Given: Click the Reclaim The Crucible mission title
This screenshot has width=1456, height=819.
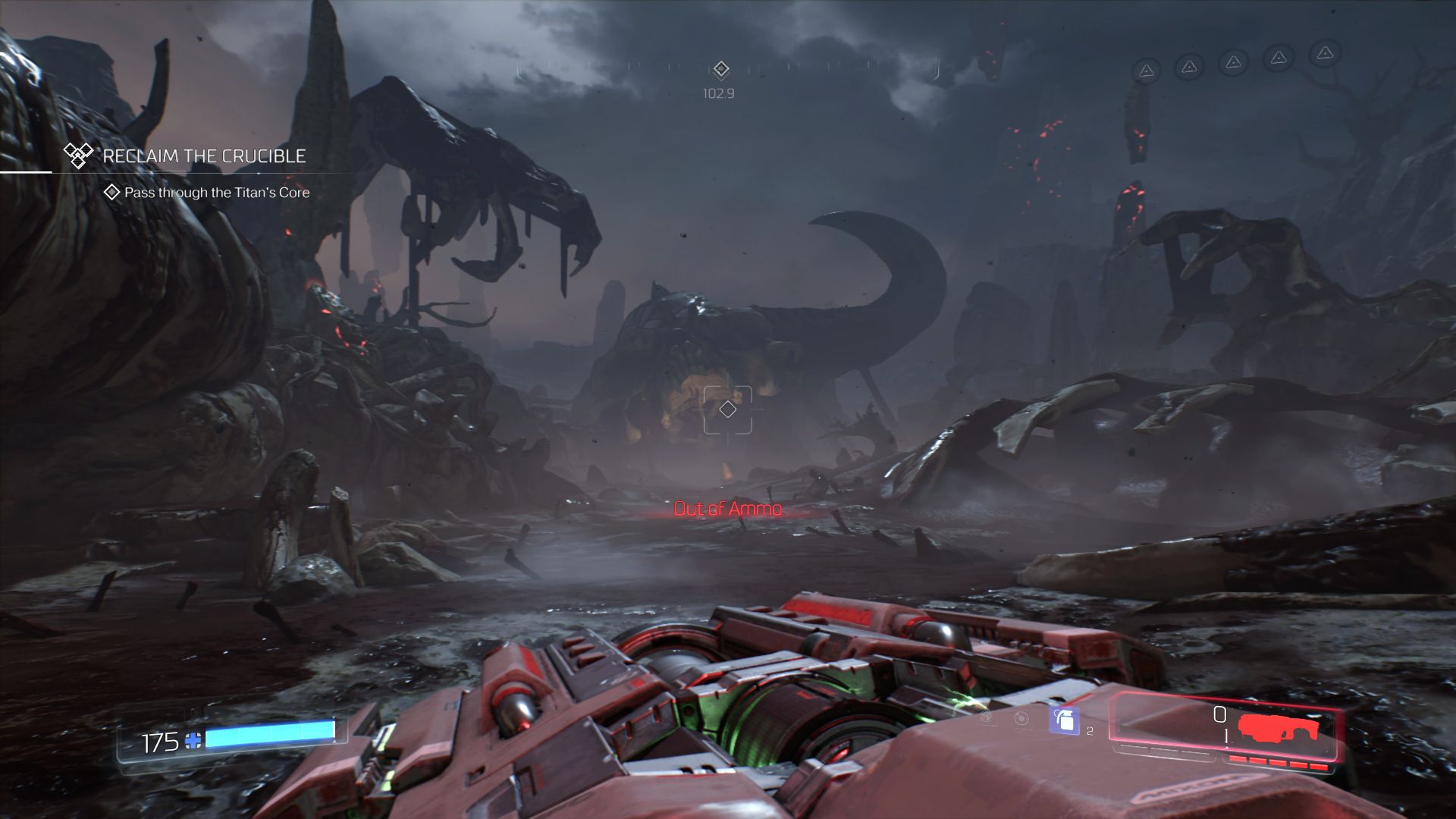Looking at the screenshot, I should point(203,157).
